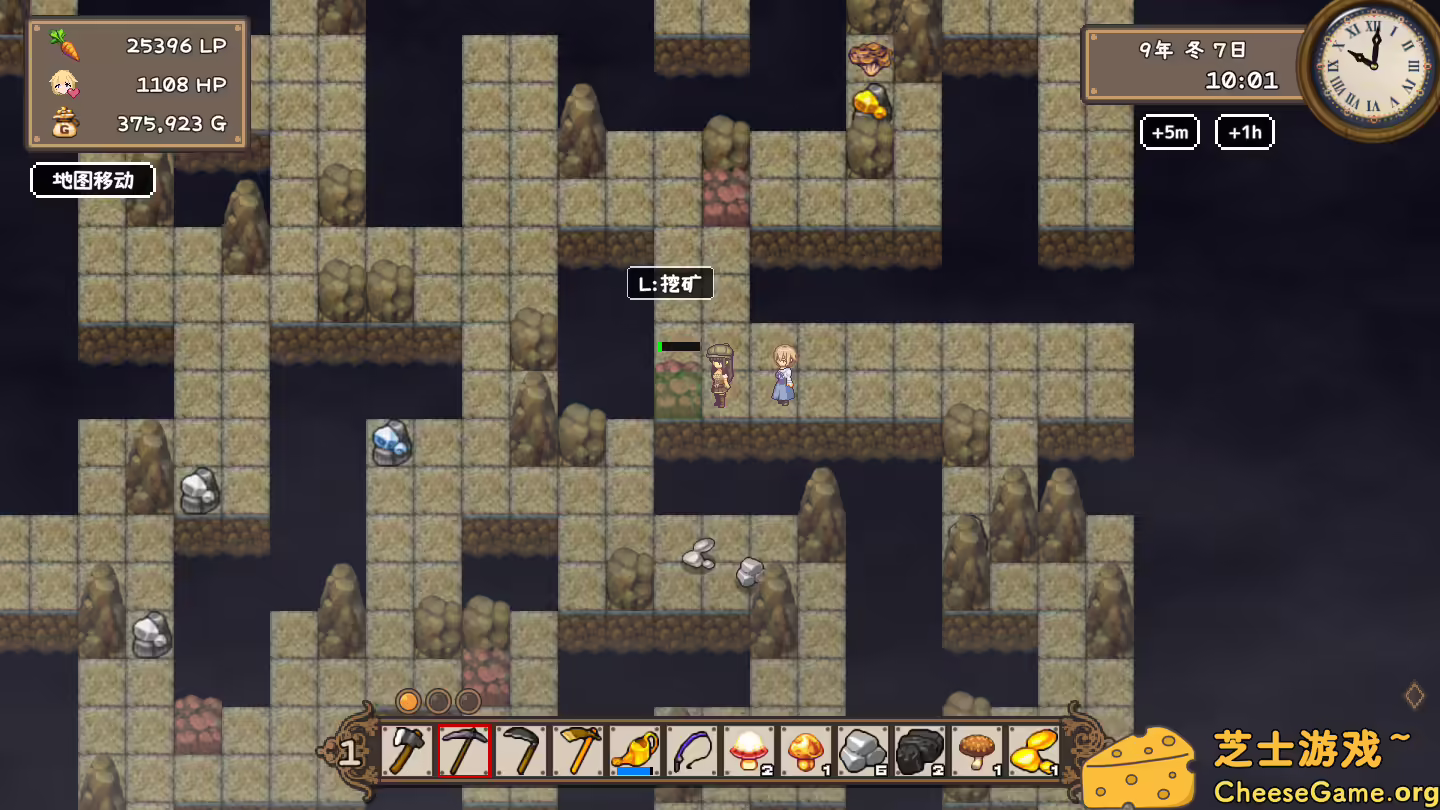Equip the dark sickle tool
Image resolution: width=1440 pixels, height=810 pixels.
[521, 750]
